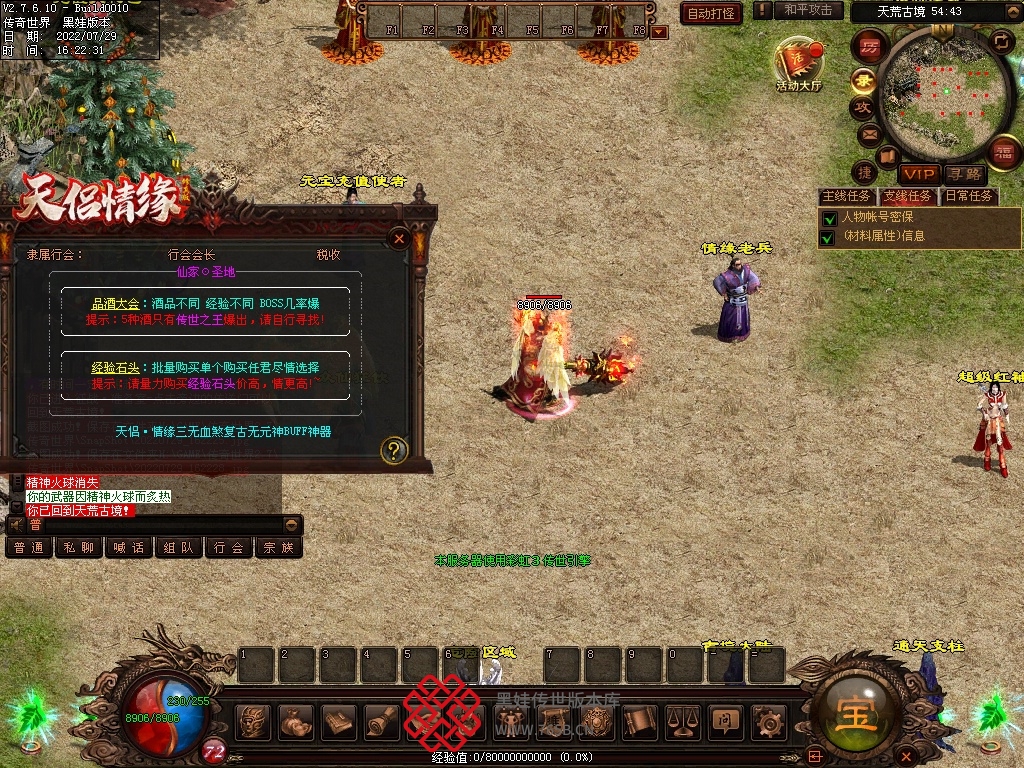Close the 天侣情缘 dialog window
Screen dimensions: 1024x768
coord(399,239)
